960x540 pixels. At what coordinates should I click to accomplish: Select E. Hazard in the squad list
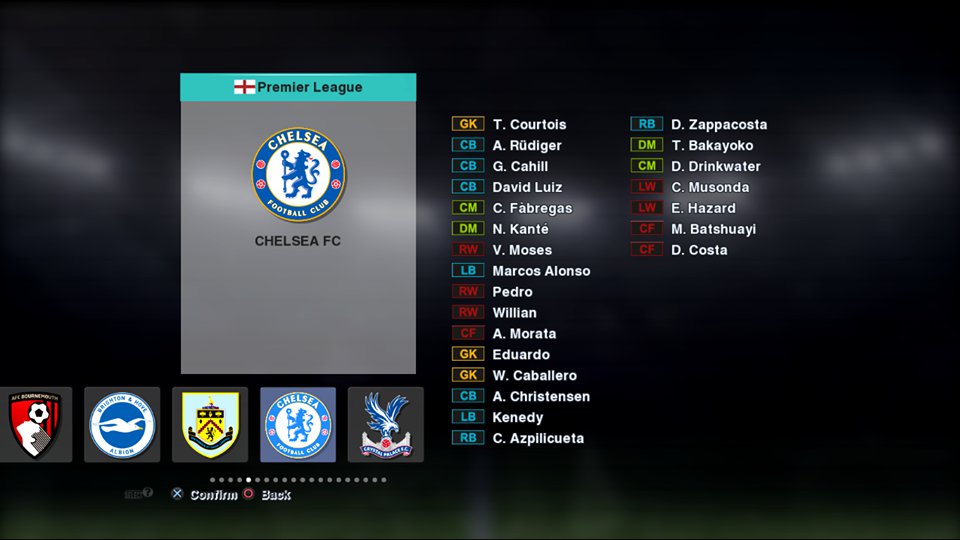pos(703,208)
